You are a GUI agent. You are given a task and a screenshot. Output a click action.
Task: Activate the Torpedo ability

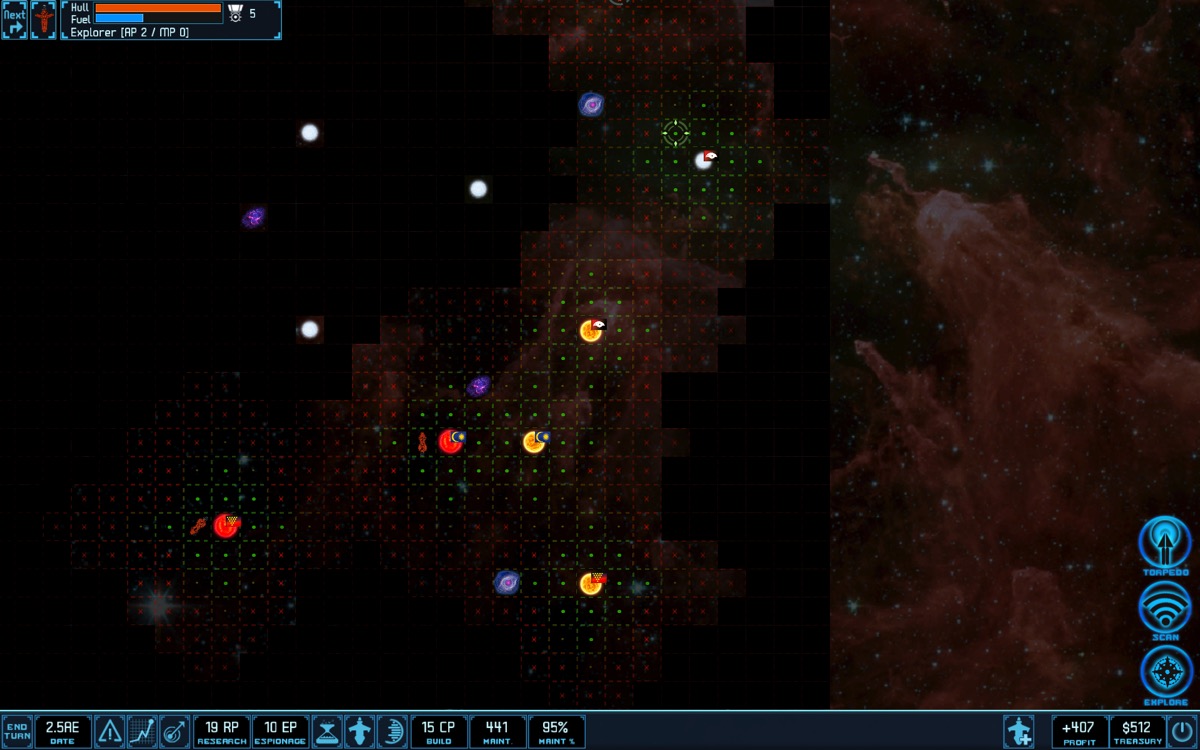click(x=1165, y=543)
